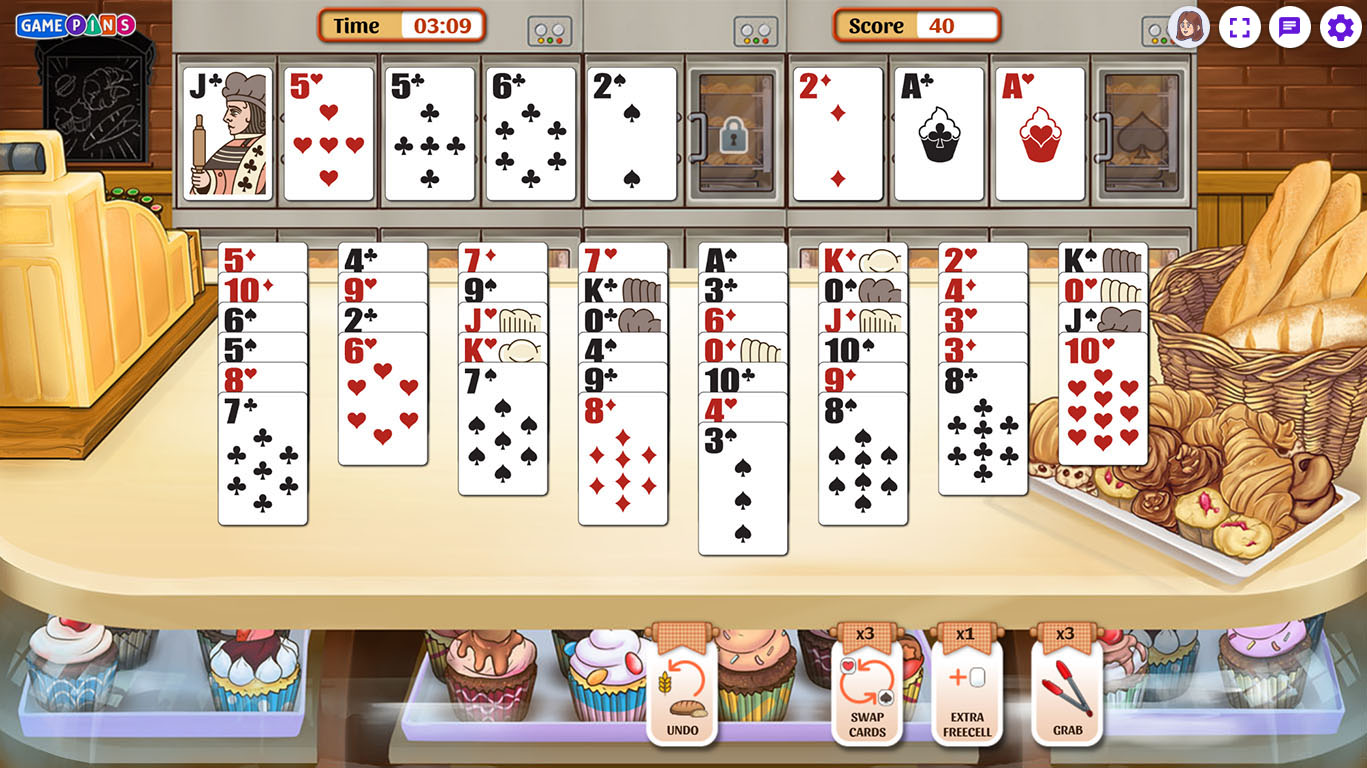
Task: Pick the 6 of hearts tableau card
Action: click(383, 400)
